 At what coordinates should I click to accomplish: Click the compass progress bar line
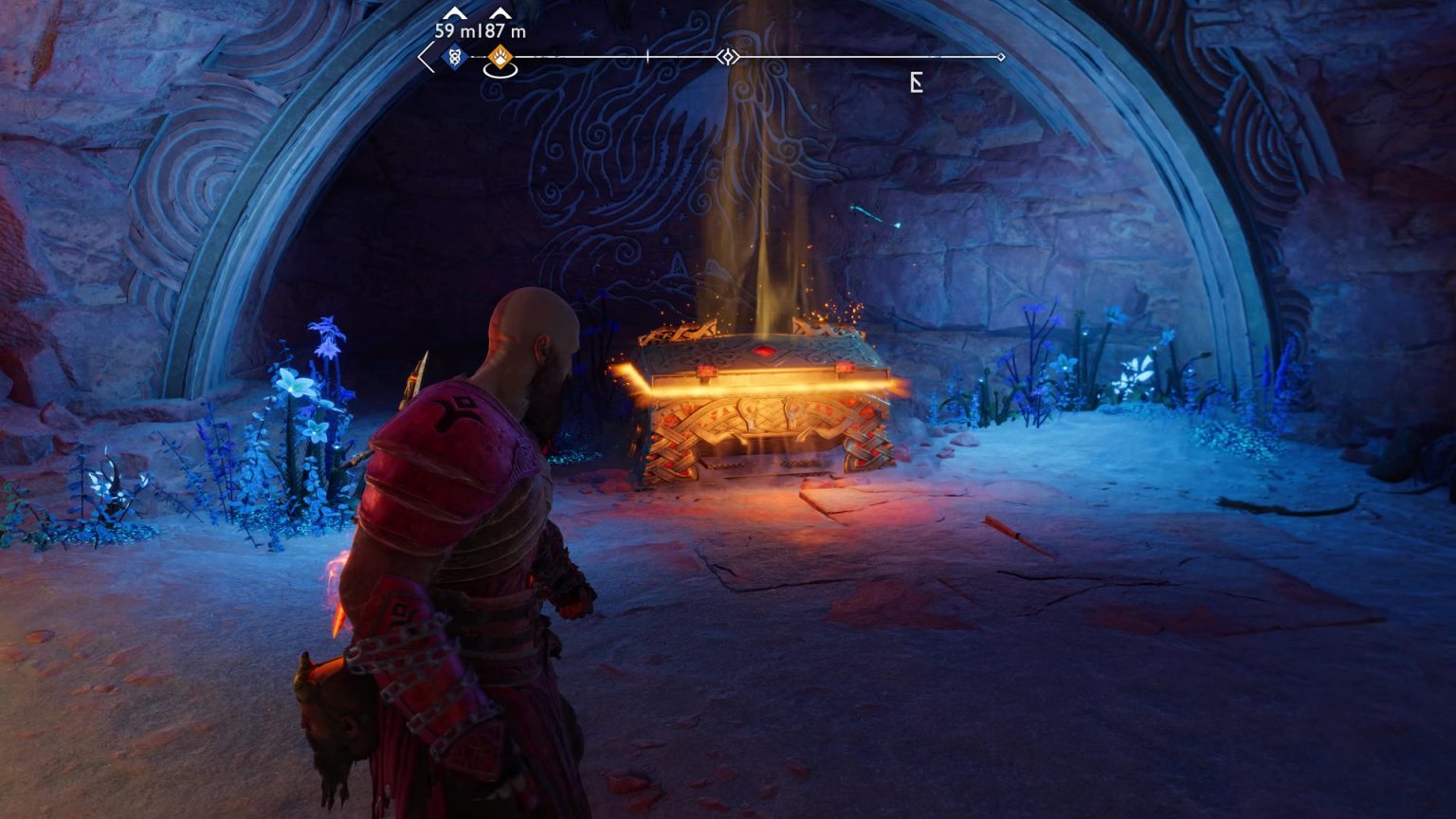point(853,56)
